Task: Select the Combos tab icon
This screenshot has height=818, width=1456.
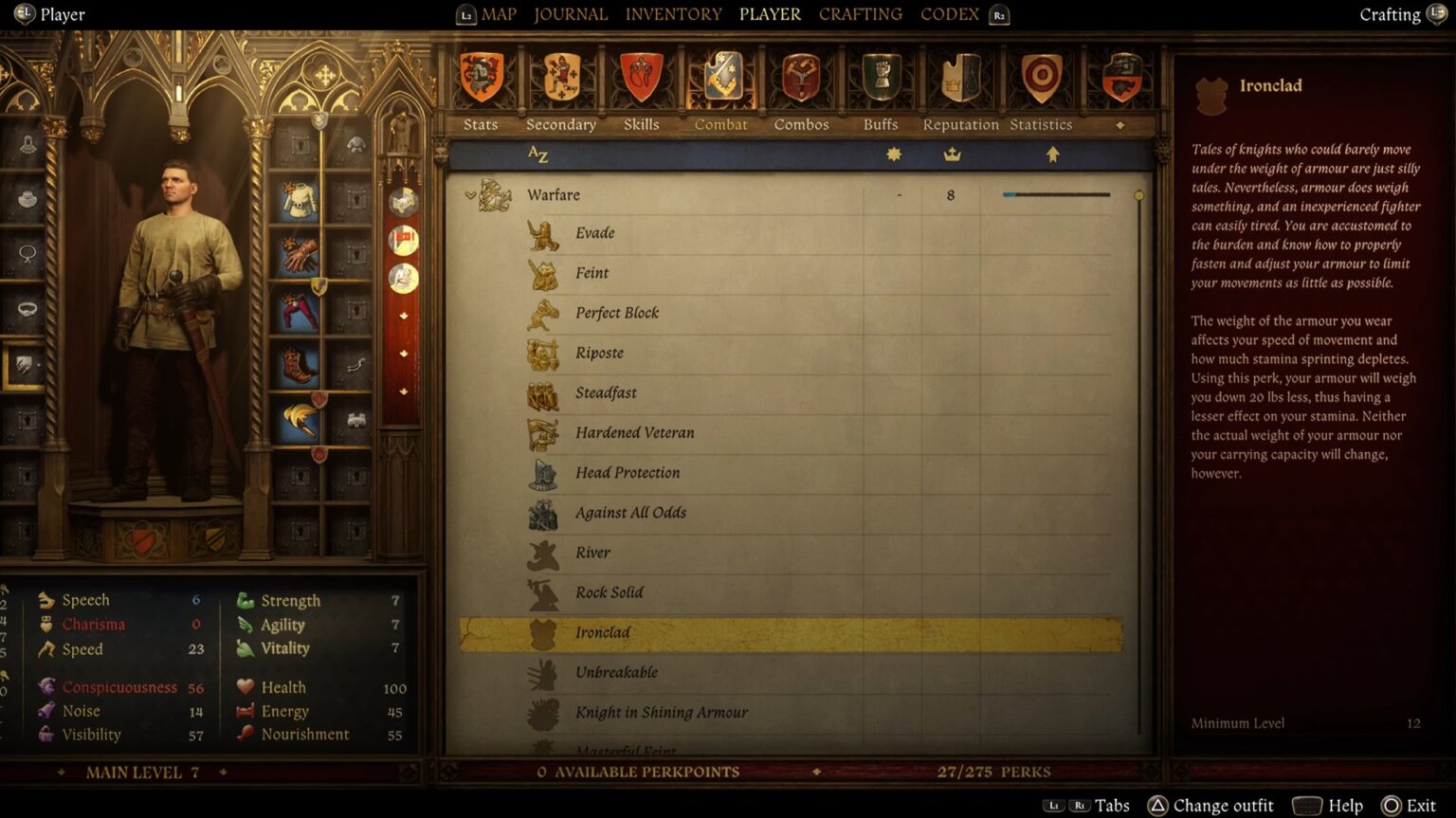Action: point(801,78)
